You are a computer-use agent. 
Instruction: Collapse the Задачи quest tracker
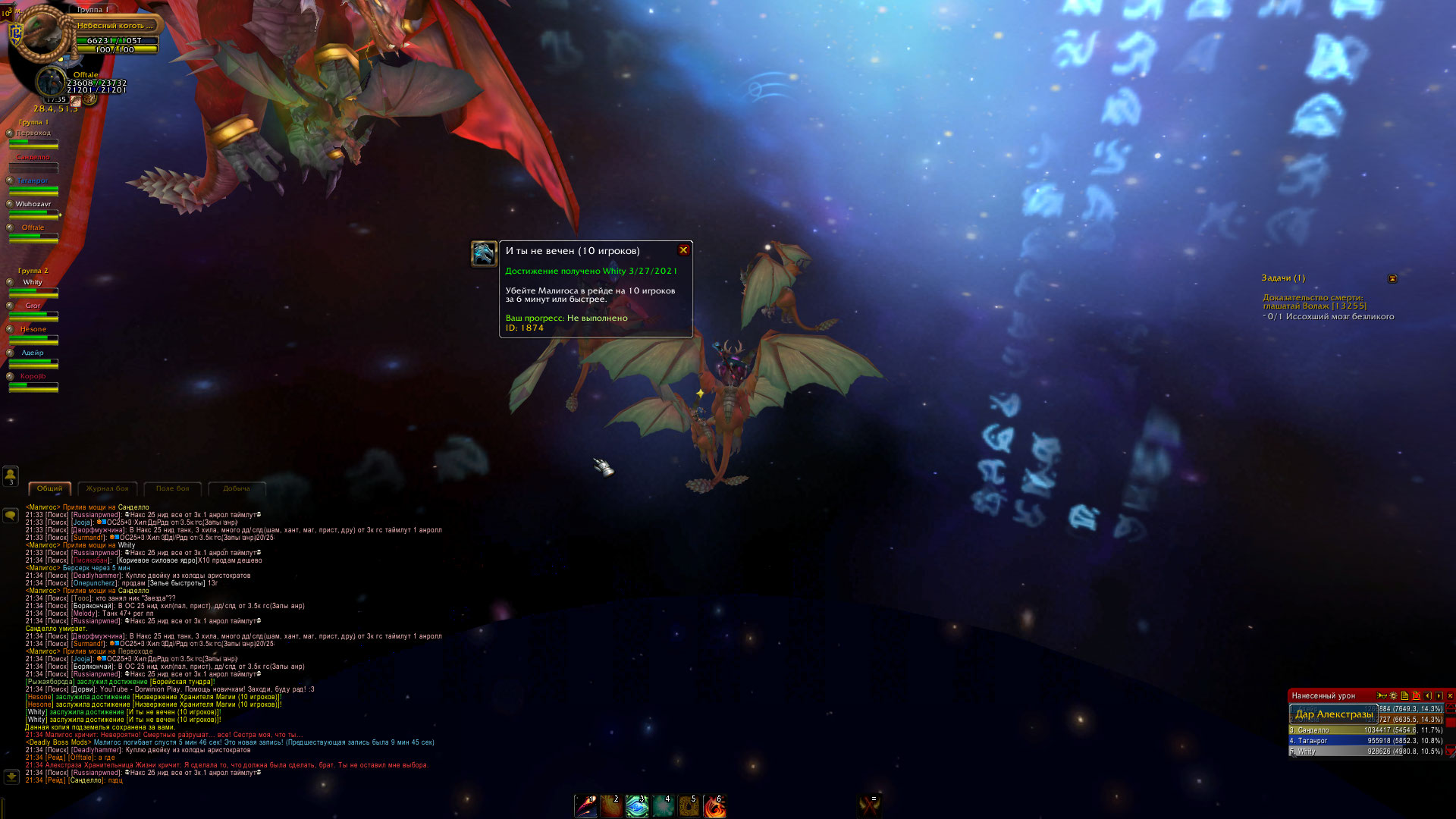[1392, 279]
